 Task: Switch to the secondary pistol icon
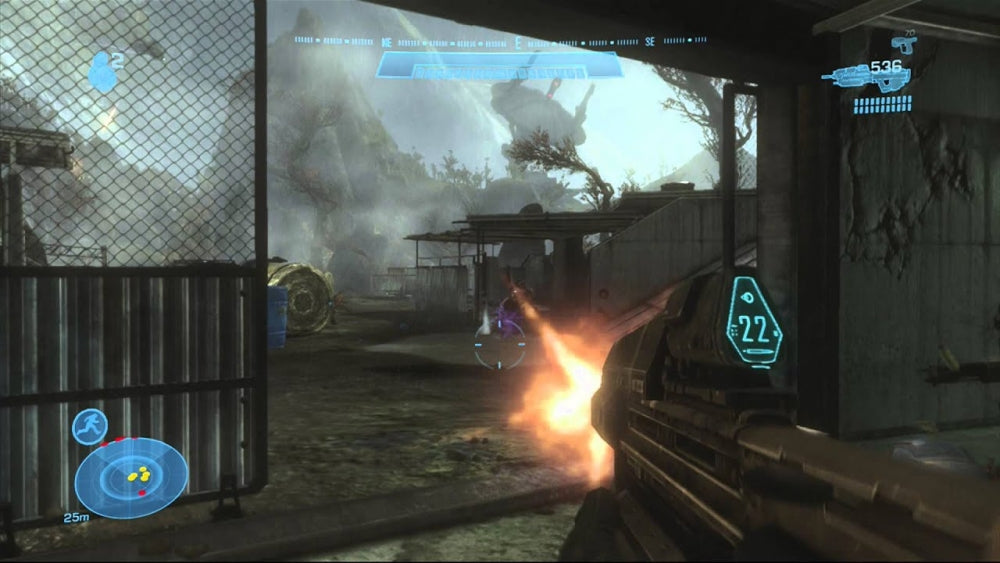click(x=903, y=43)
